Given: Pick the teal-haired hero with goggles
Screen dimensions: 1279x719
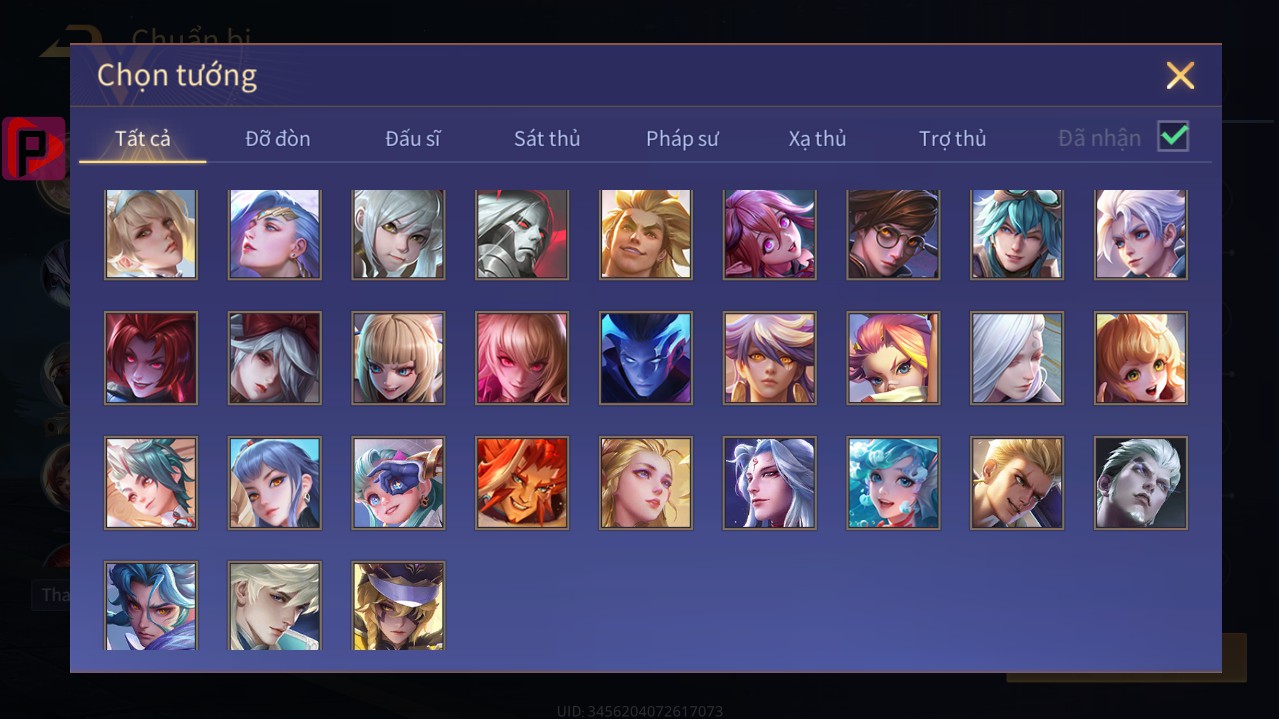Looking at the screenshot, I should 1017,234.
